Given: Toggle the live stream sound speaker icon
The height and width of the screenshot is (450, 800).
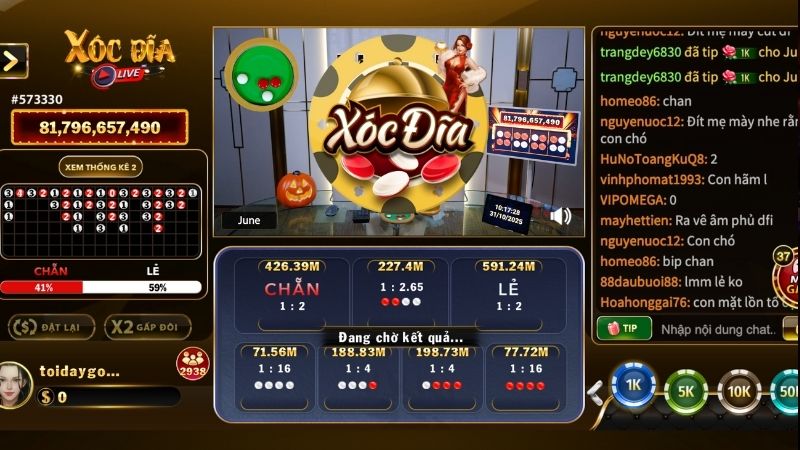Looking at the screenshot, I should click(x=561, y=215).
